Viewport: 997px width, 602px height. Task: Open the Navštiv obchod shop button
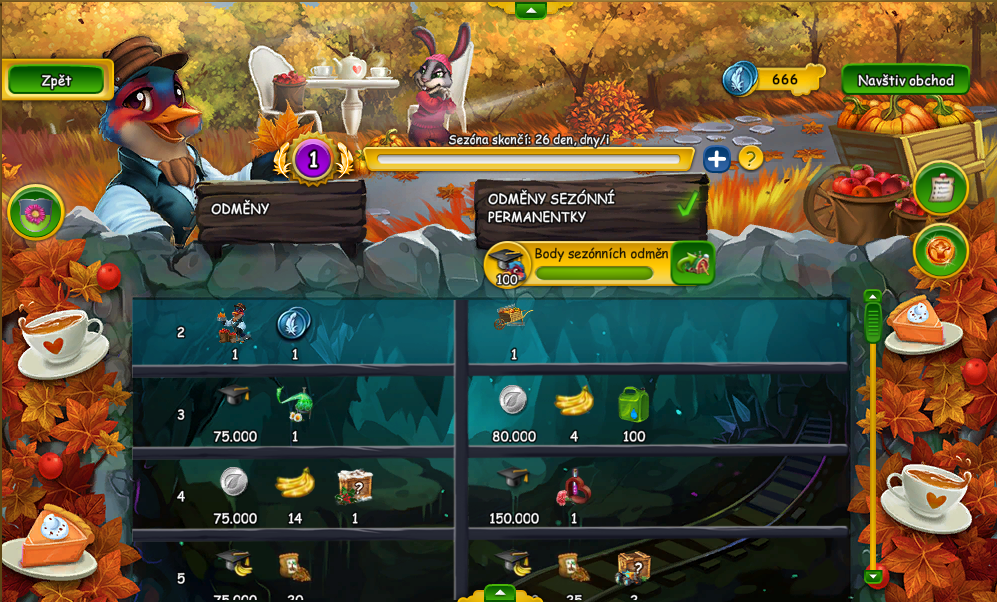[x=905, y=80]
